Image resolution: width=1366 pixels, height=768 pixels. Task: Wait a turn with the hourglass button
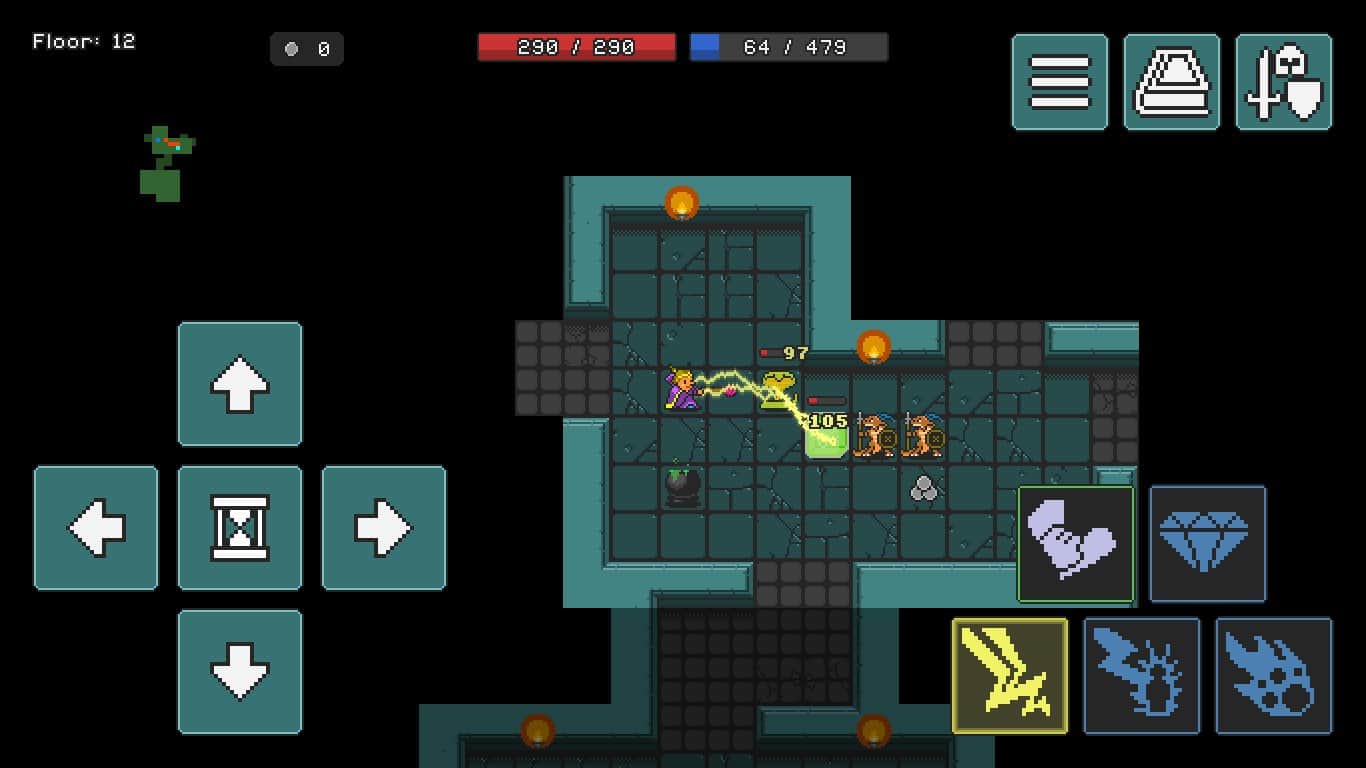pyautogui.click(x=240, y=528)
